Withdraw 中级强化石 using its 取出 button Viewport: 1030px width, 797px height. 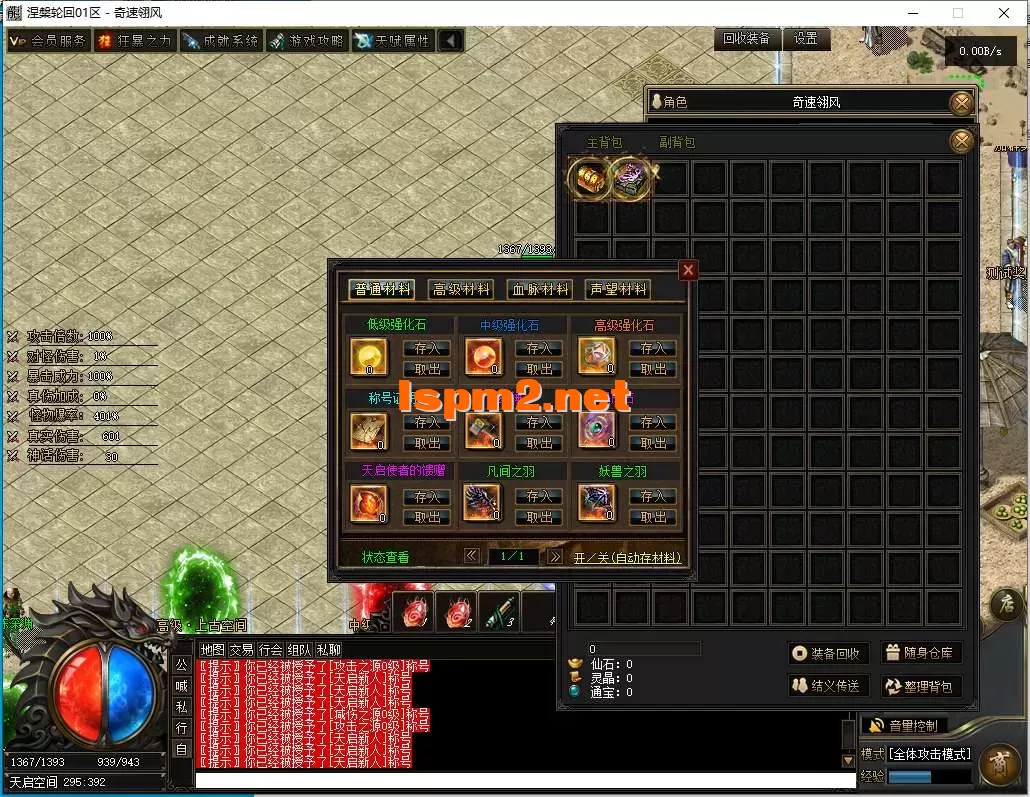click(x=539, y=369)
